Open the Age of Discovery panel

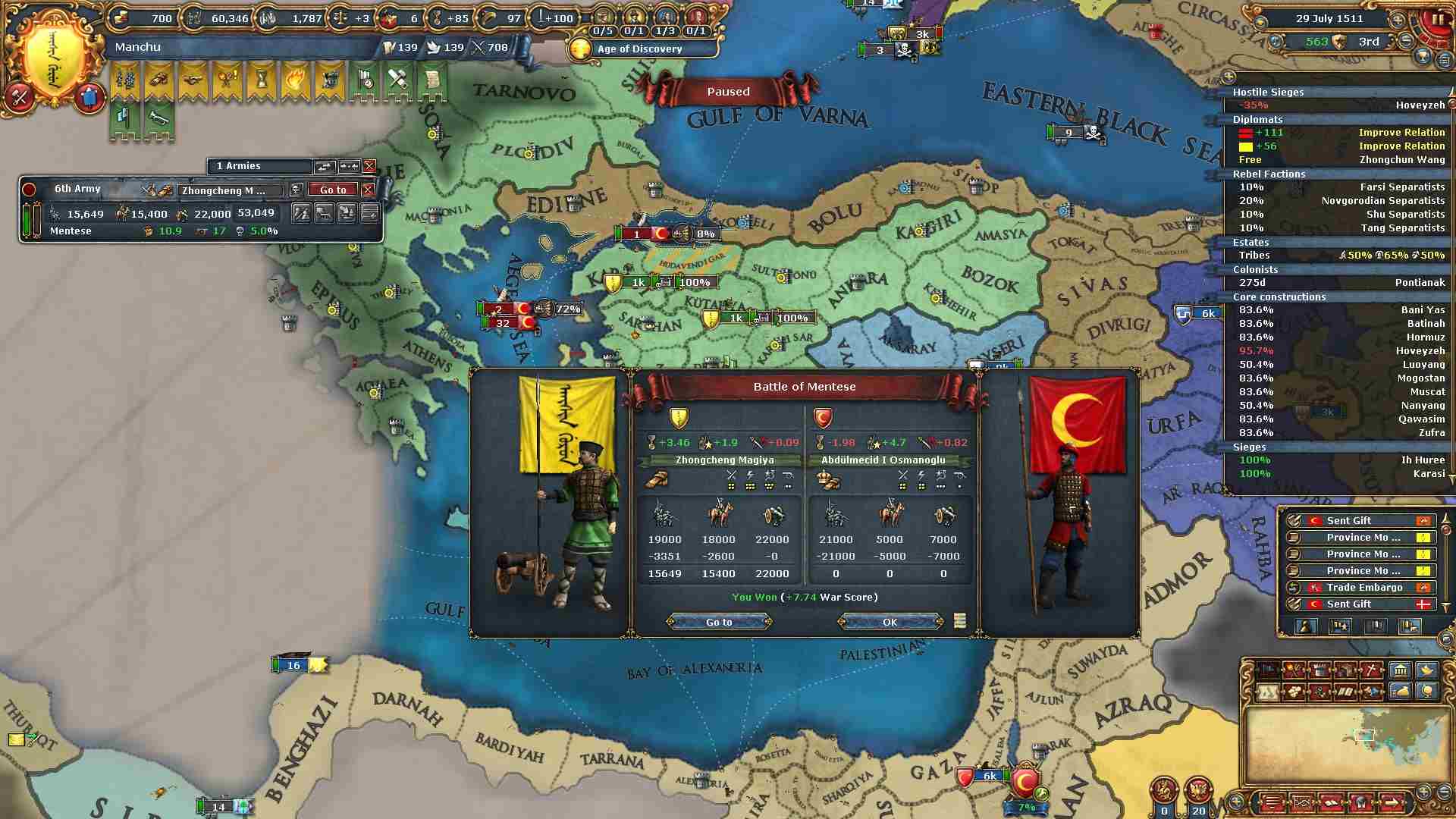(x=639, y=49)
